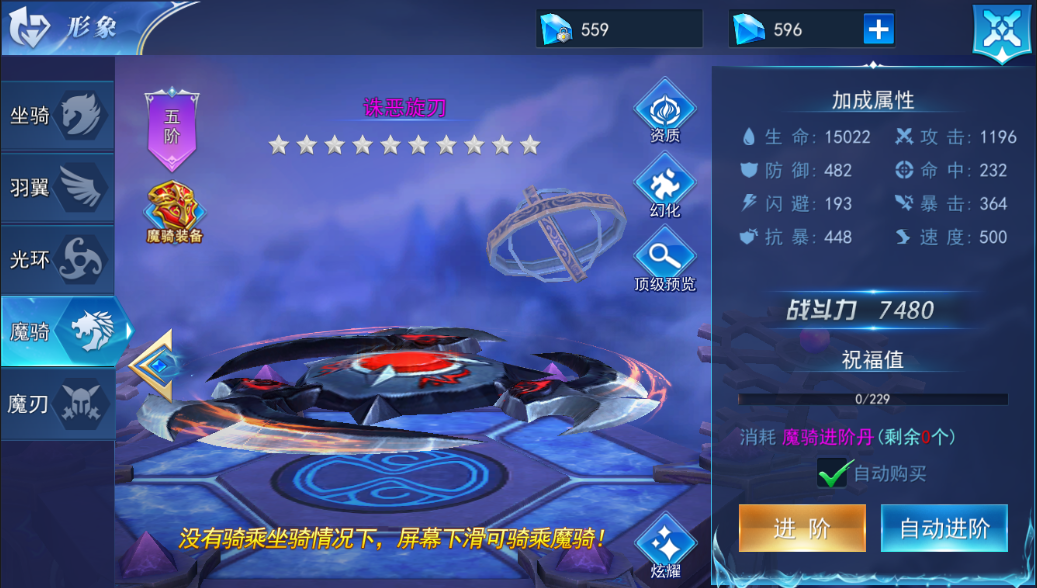Click the 进阶 advance button
This screenshot has width=1037, height=588.
(x=802, y=528)
